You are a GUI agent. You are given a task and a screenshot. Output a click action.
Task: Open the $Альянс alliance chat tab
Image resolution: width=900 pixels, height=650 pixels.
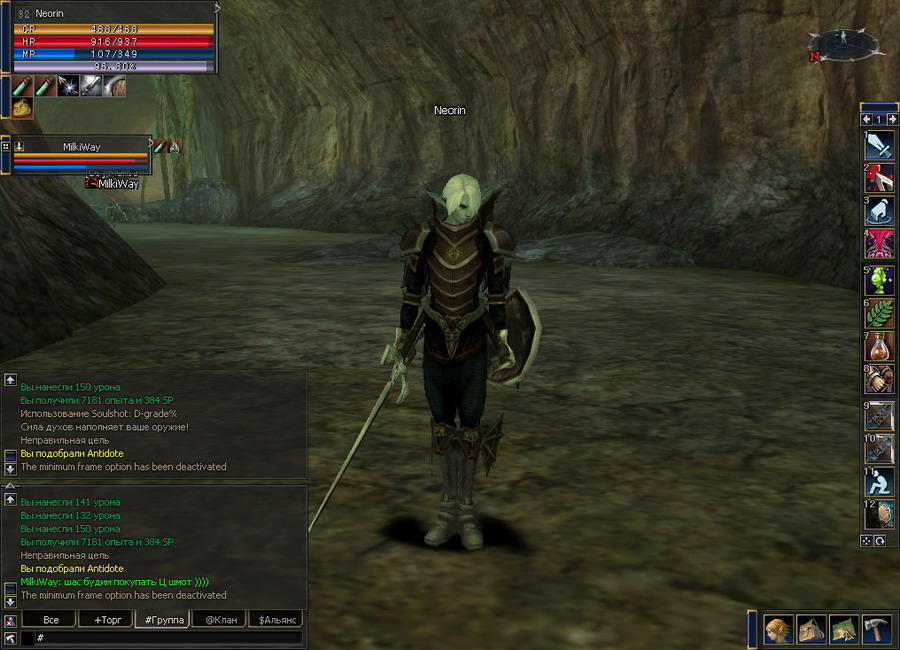point(275,620)
